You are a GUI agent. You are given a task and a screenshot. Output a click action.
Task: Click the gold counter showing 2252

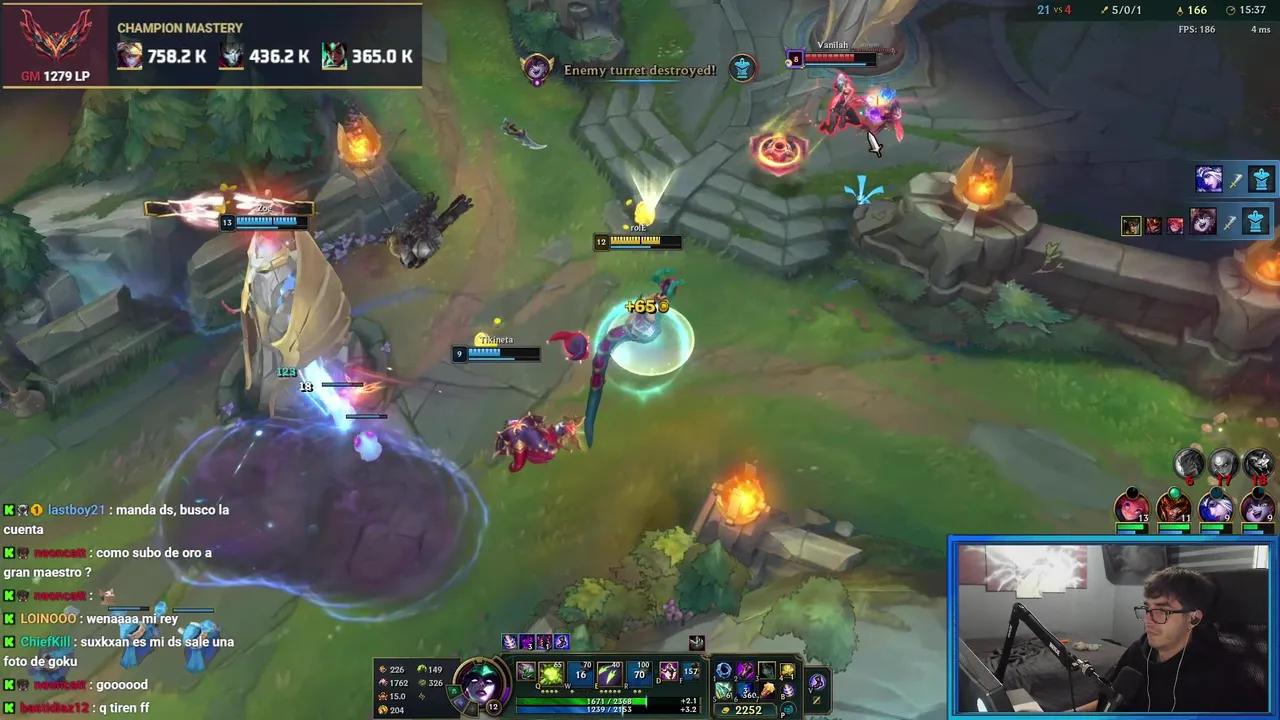click(747, 709)
